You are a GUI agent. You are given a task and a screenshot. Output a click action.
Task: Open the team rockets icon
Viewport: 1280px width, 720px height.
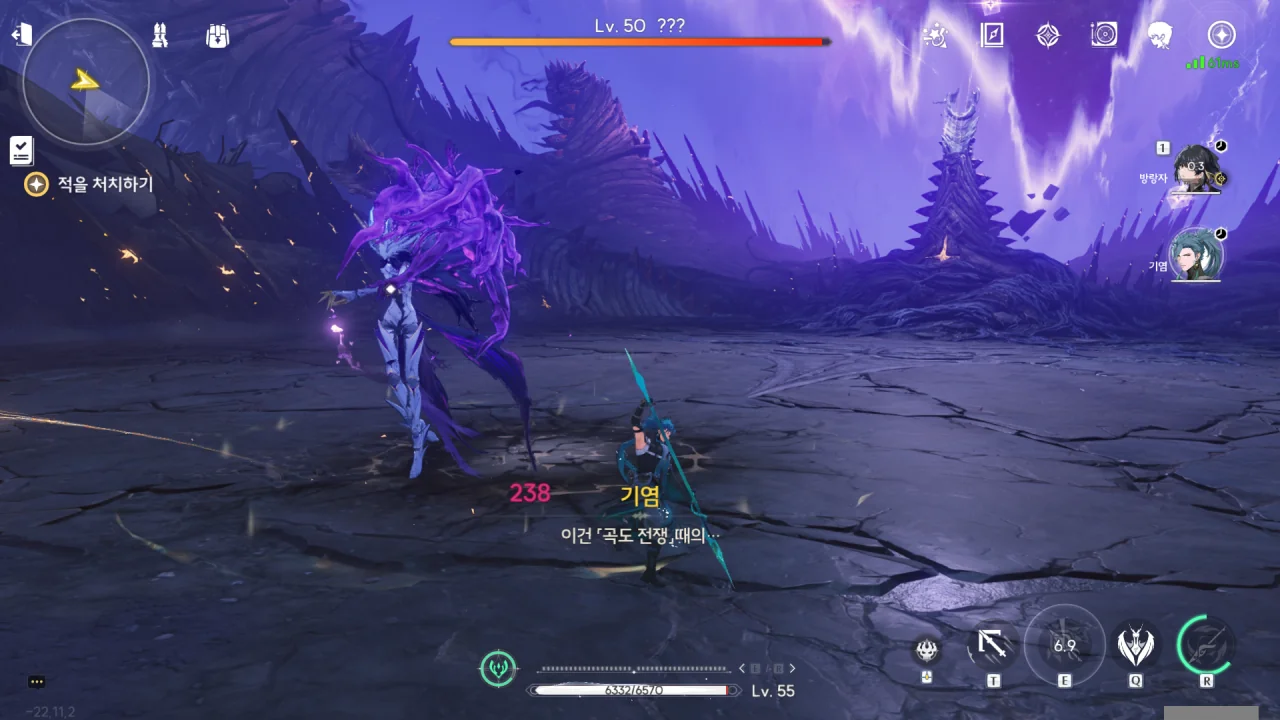click(160, 36)
